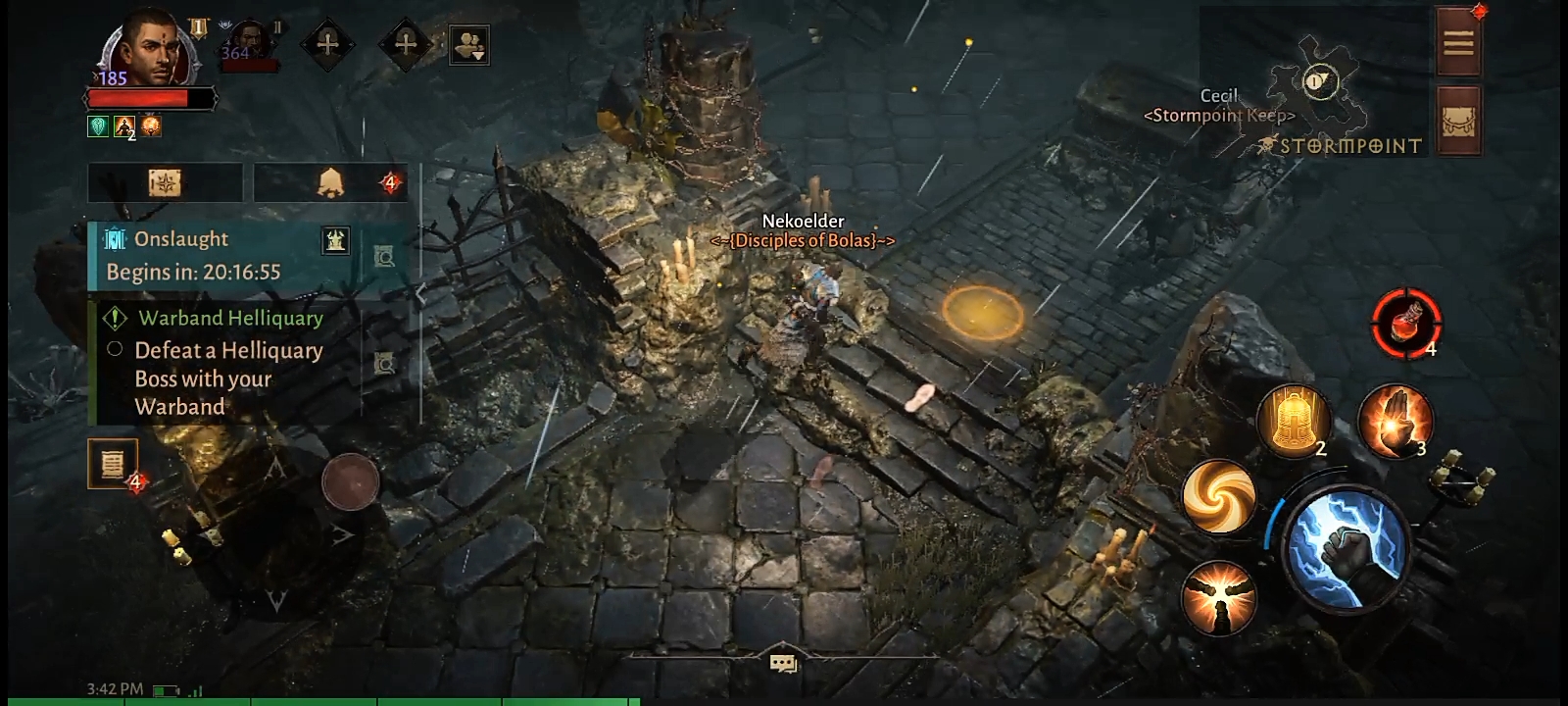Open the main hamburger menu
This screenshot has height=706, width=1568.
tap(1458, 42)
